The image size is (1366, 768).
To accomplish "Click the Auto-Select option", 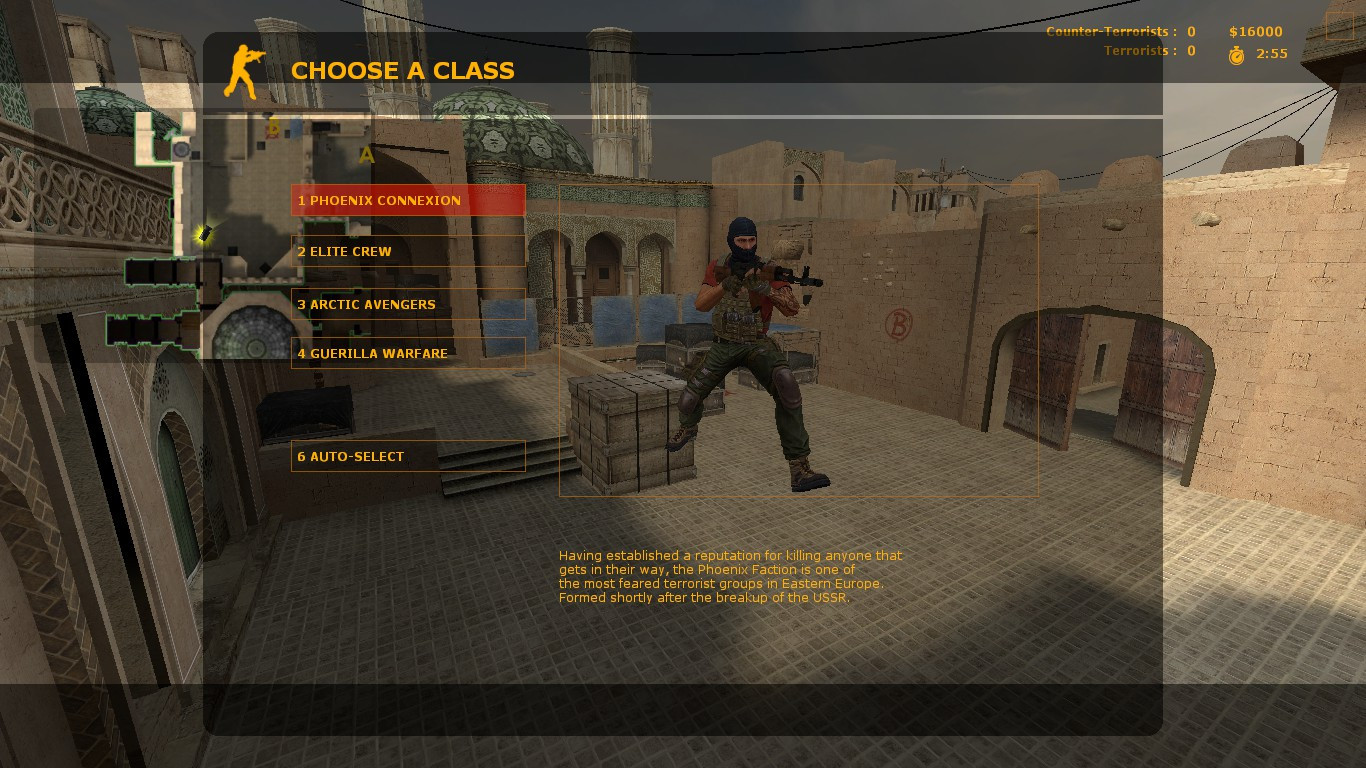I will (407, 456).
